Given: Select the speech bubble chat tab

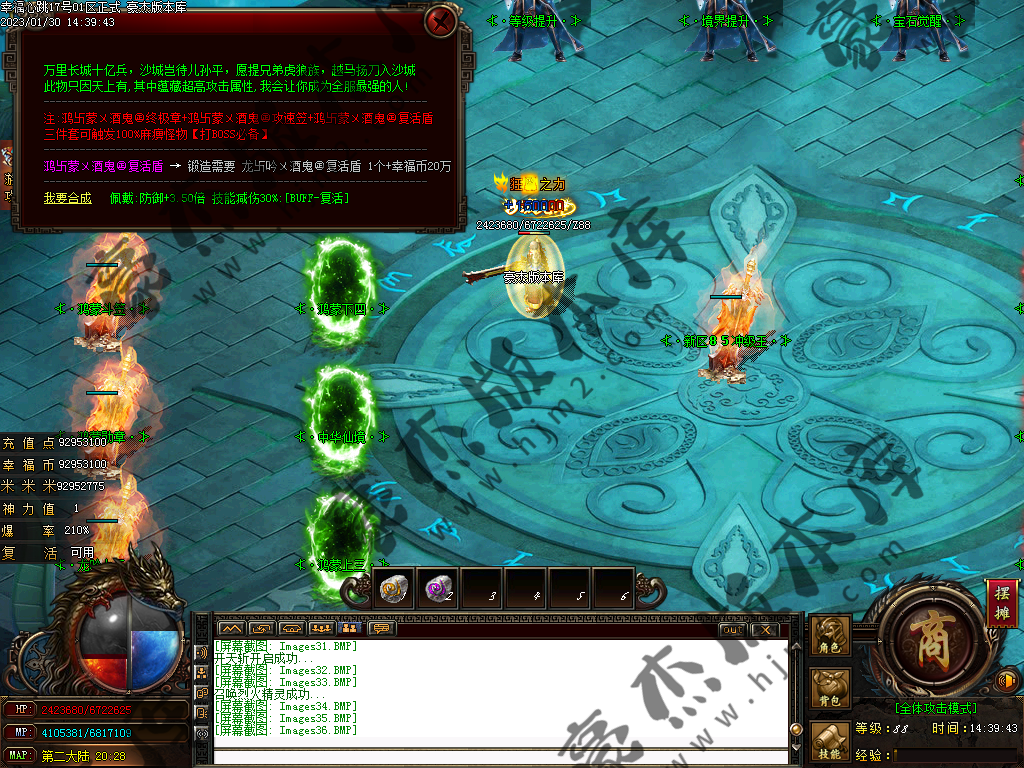Looking at the screenshot, I should click(x=380, y=629).
